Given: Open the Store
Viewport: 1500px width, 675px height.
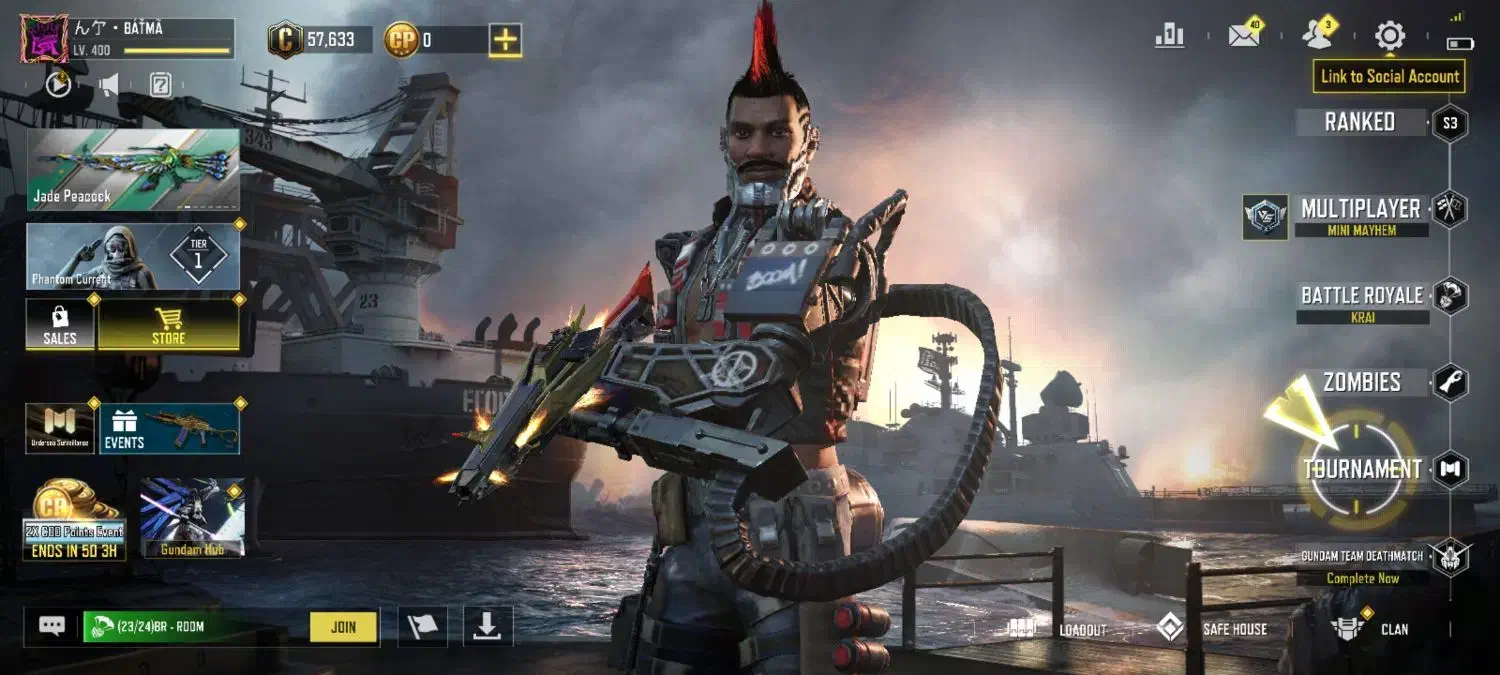Looking at the screenshot, I should pos(168,326).
